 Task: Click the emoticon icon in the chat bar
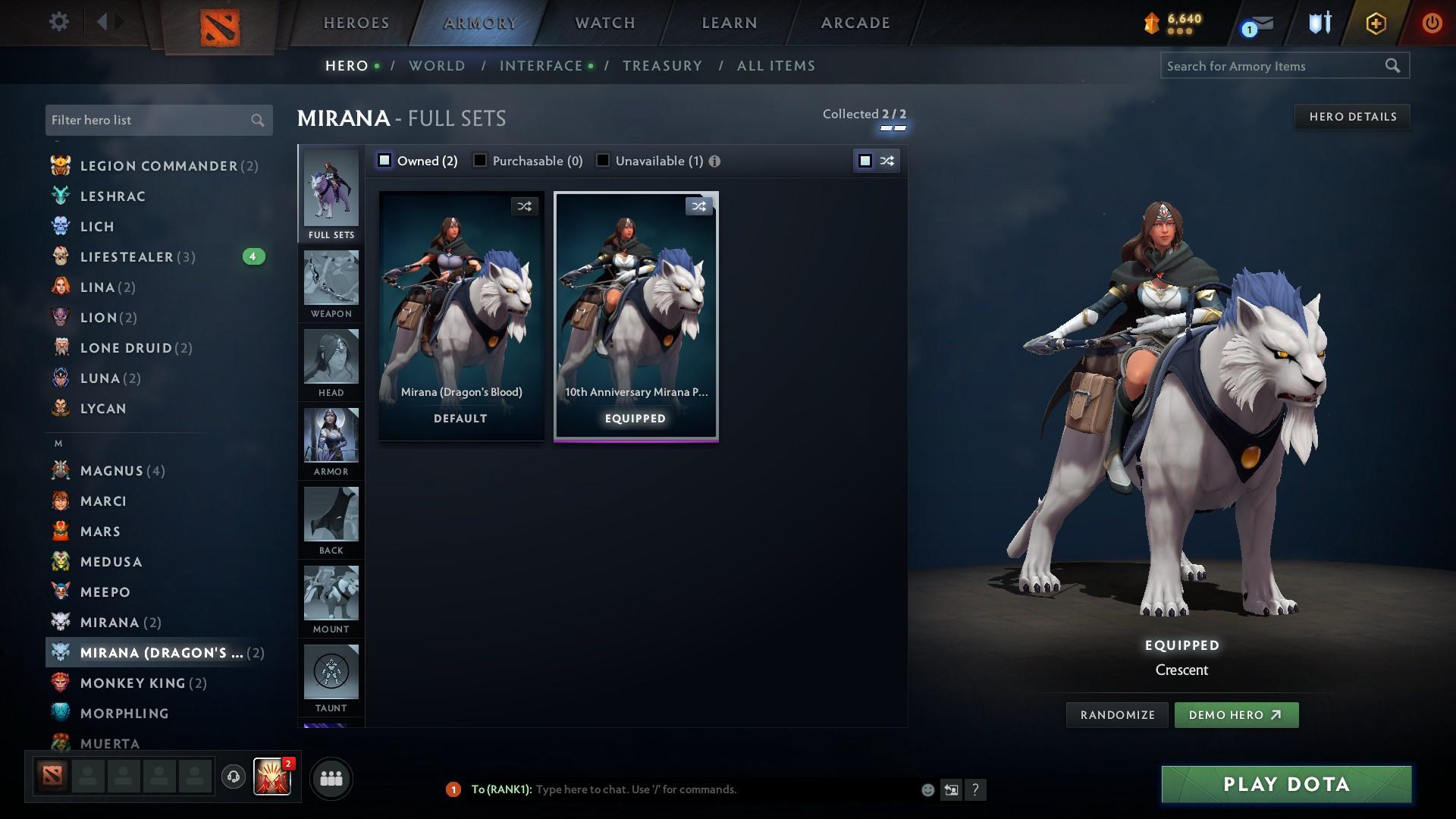[927, 789]
